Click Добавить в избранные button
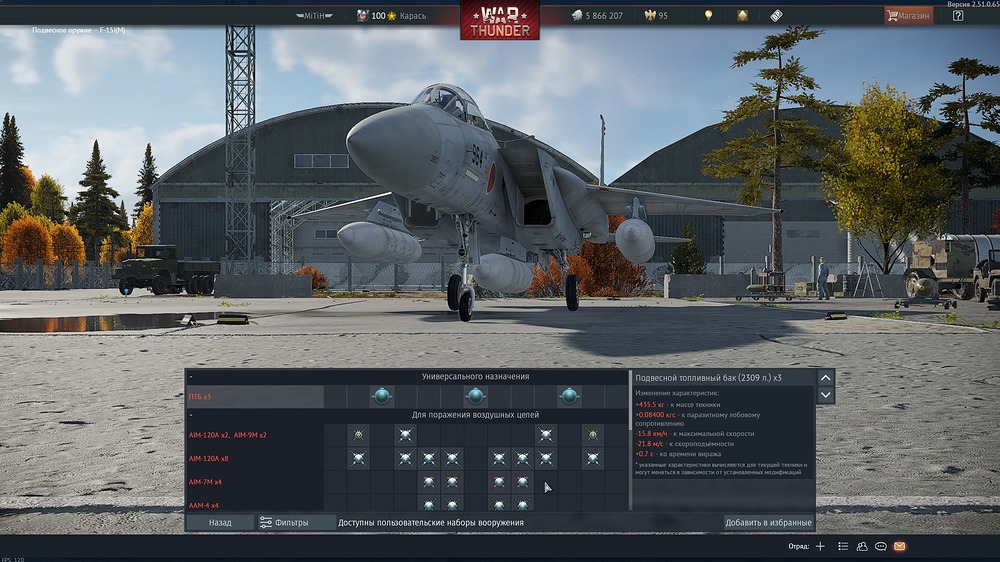Viewport: 1000px width, 562px height. tap(768, 522)
